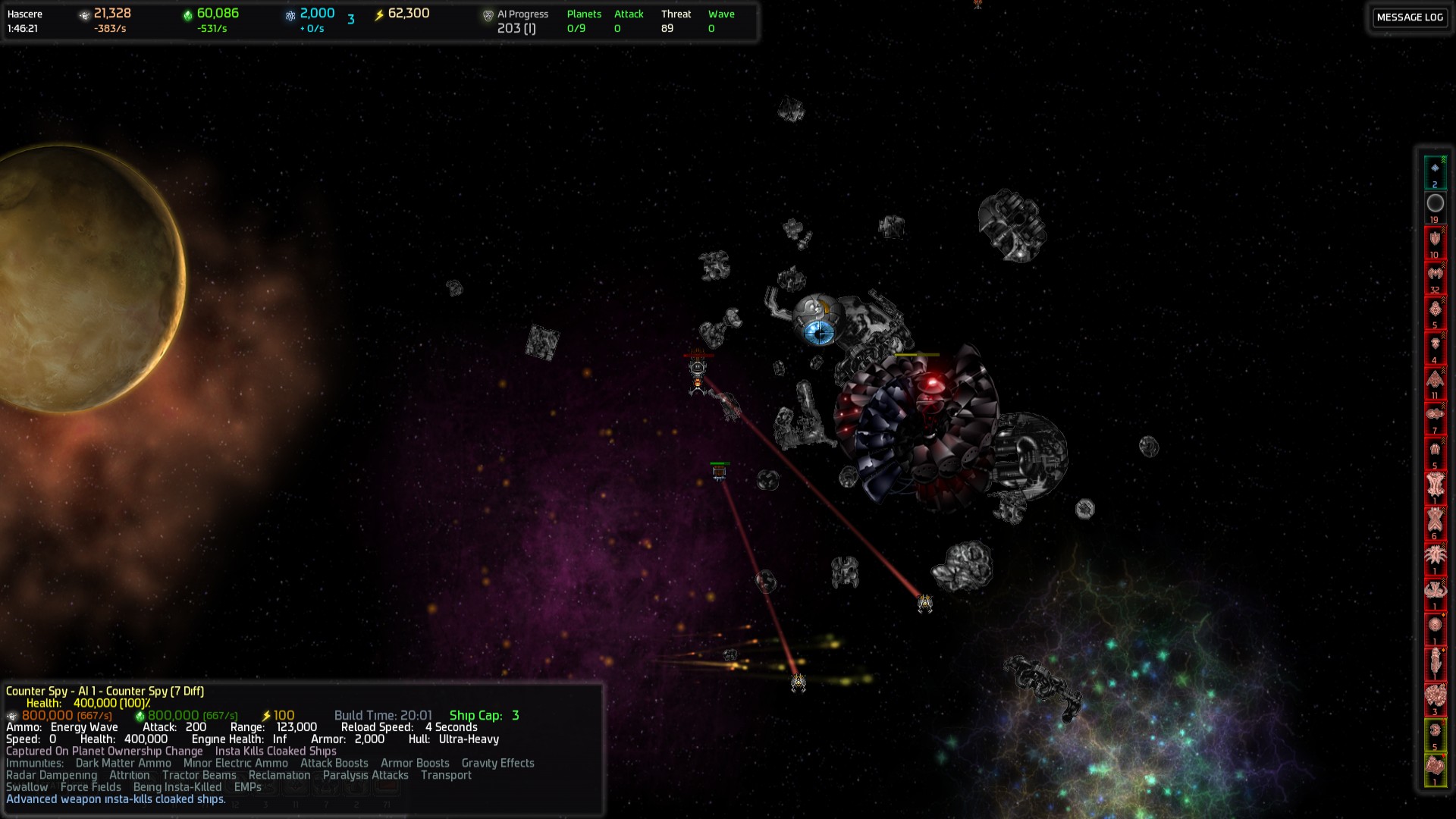Viewport: 1456px width, 819px height.
Task: Select the bottom yellow-bordered ship icon showing 1
Action: pyautogui.click(x=1436, y=766)
